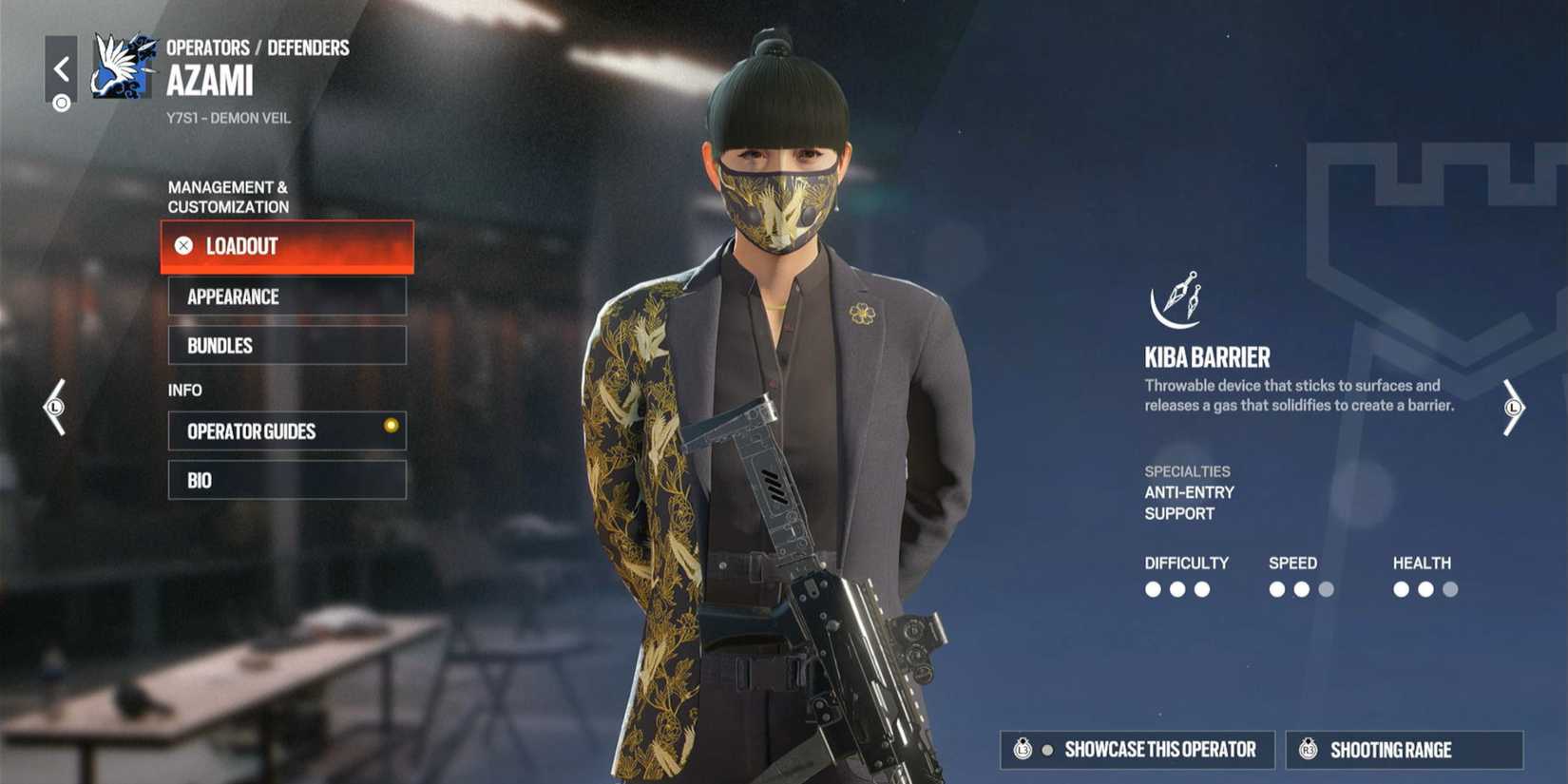
Task: Select the Kiba Barrier gadget icon
Action: pyautogui.click(x=1174, y=302)
